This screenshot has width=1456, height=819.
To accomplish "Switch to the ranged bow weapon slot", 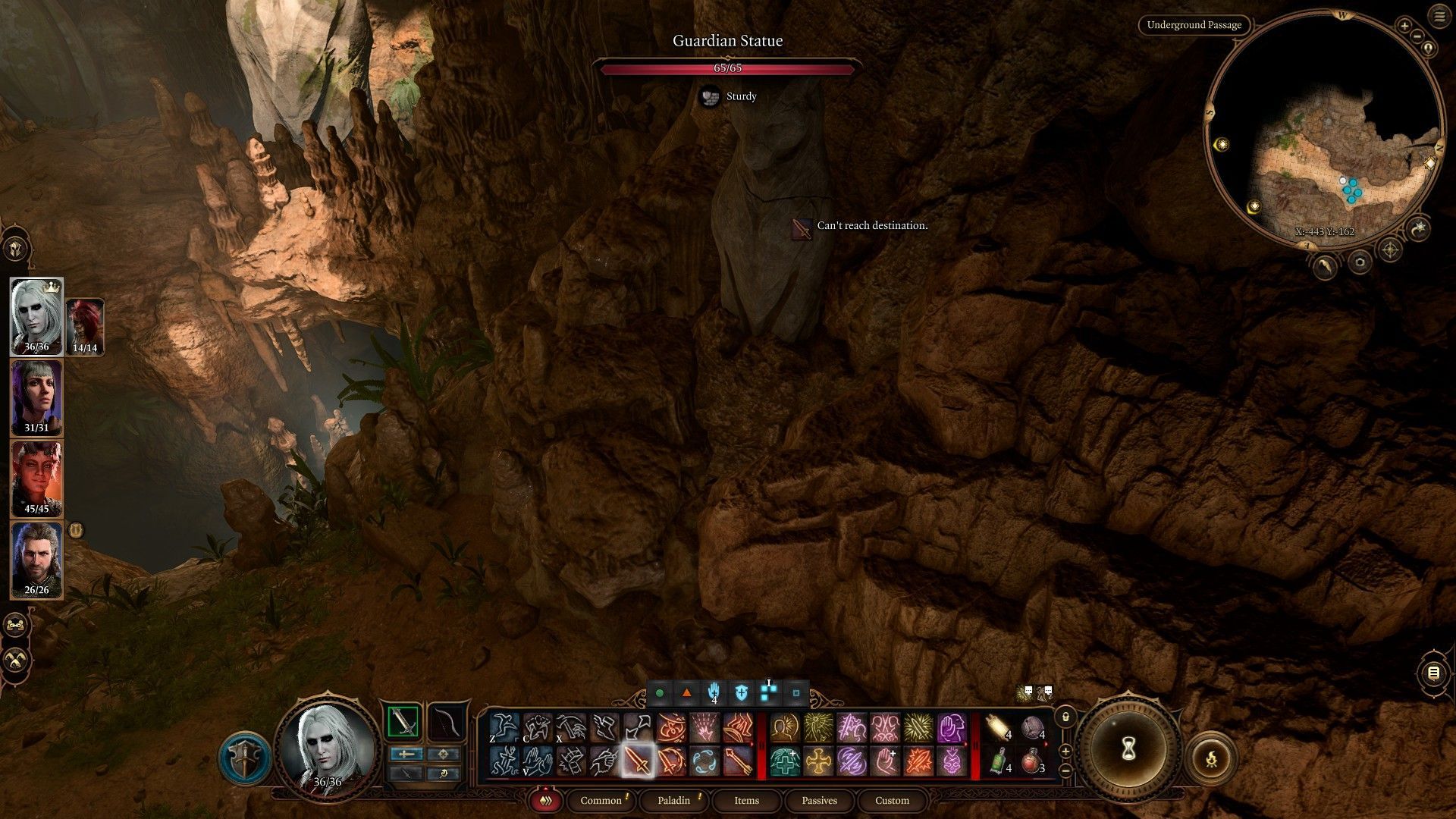I will point(447,722).
